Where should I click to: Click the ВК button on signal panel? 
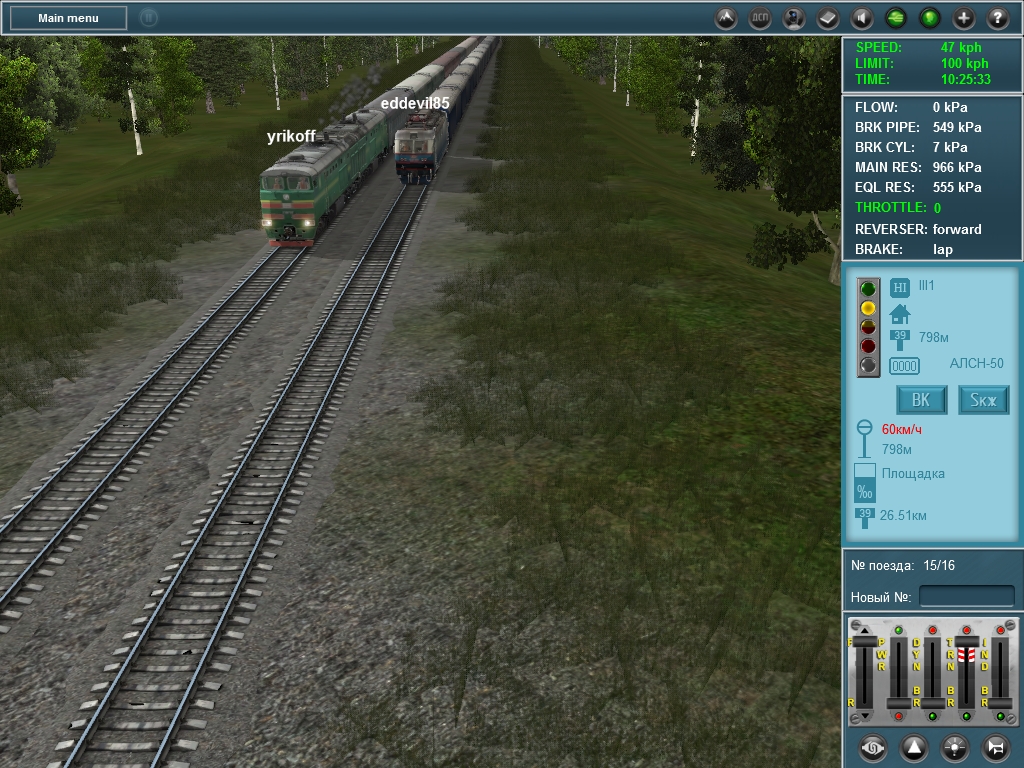point(921,400)
